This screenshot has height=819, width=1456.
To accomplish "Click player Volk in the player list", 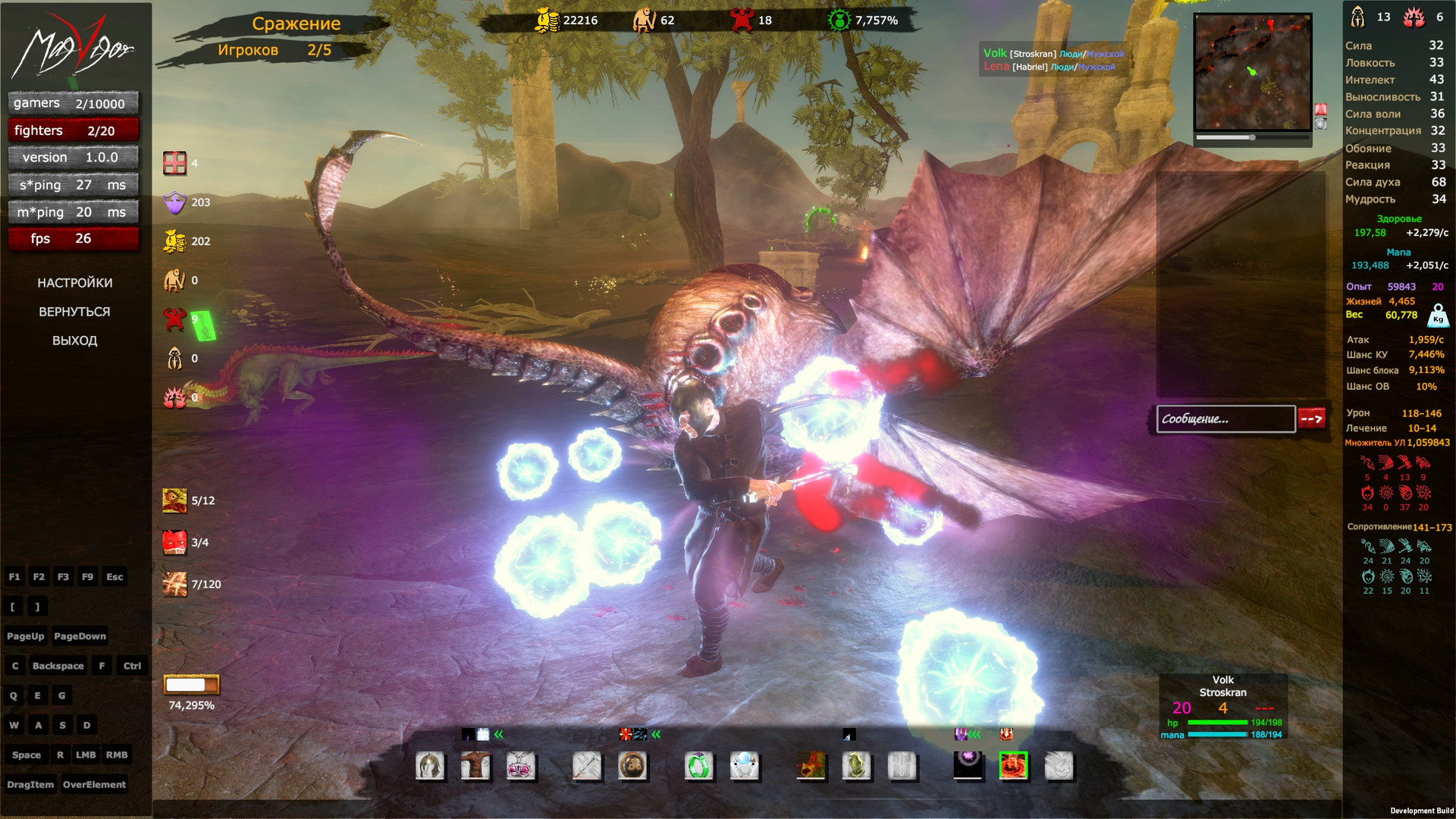I will (x=995, y=53).
